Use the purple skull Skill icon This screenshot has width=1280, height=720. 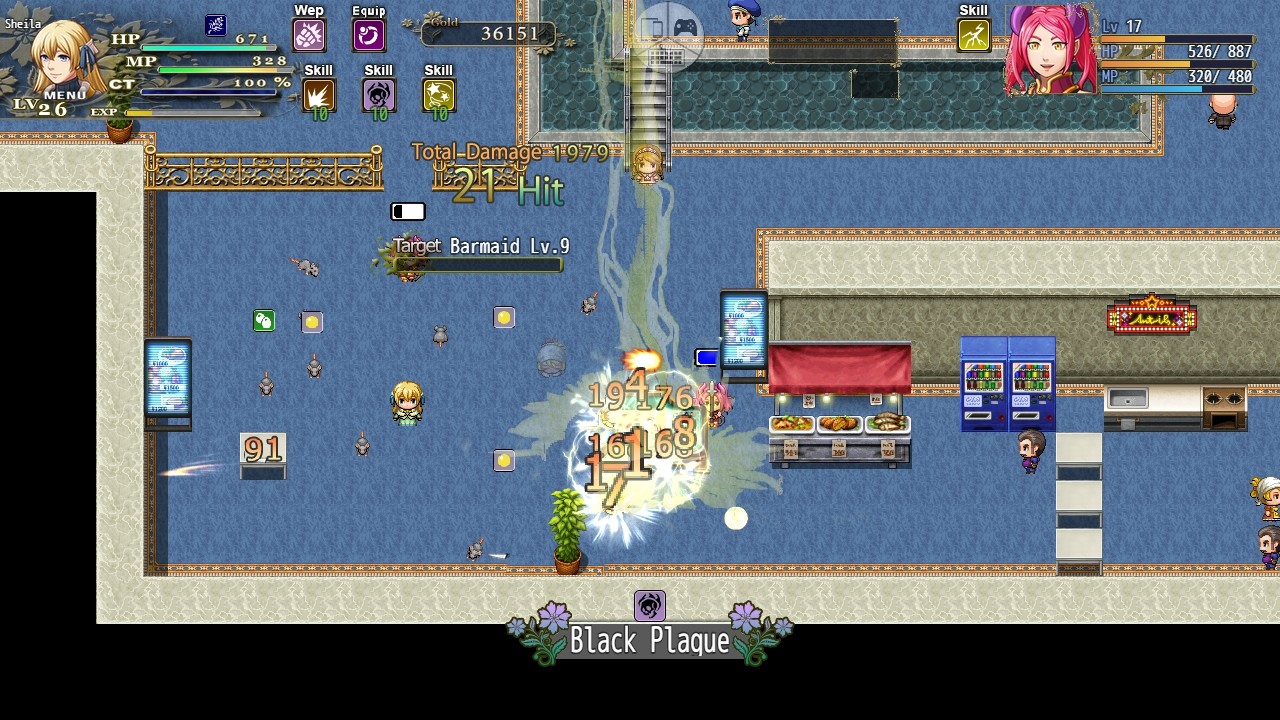[x=378, y=94]
